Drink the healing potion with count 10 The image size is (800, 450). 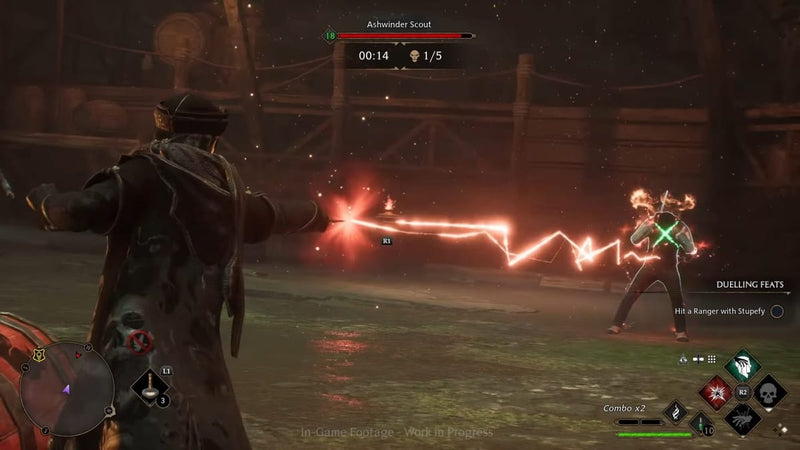pos(703,424)
